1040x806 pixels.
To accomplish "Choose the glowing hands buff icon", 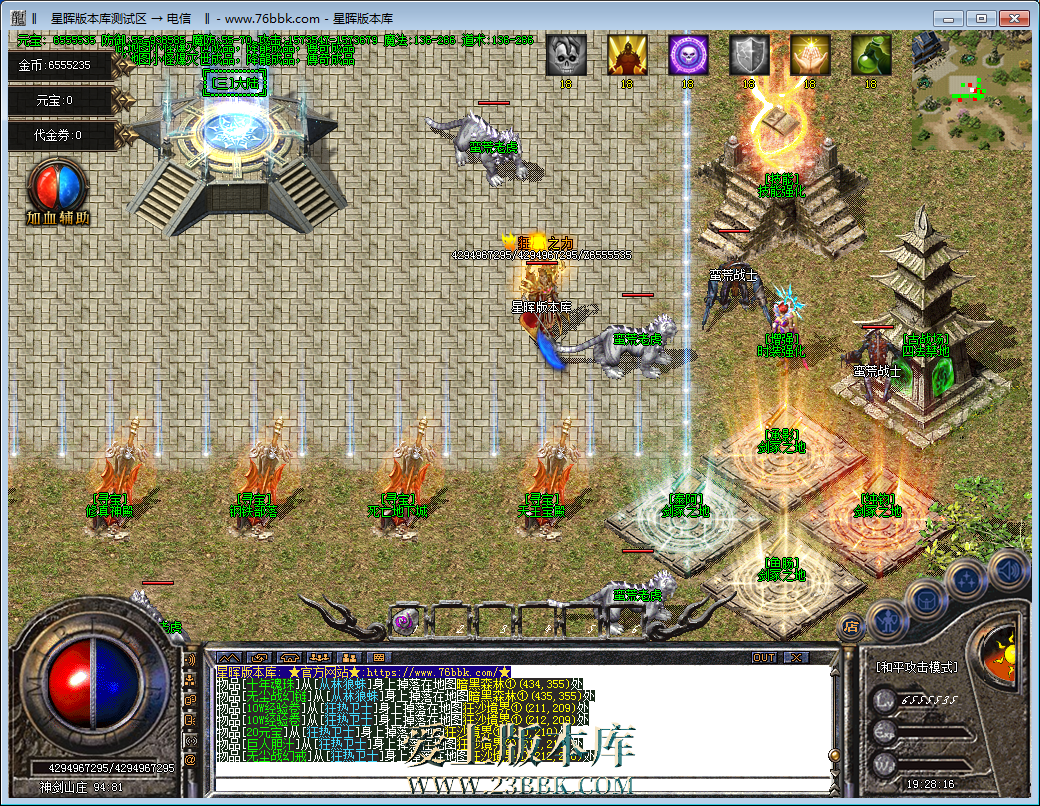I will click(x=810, y=55).
